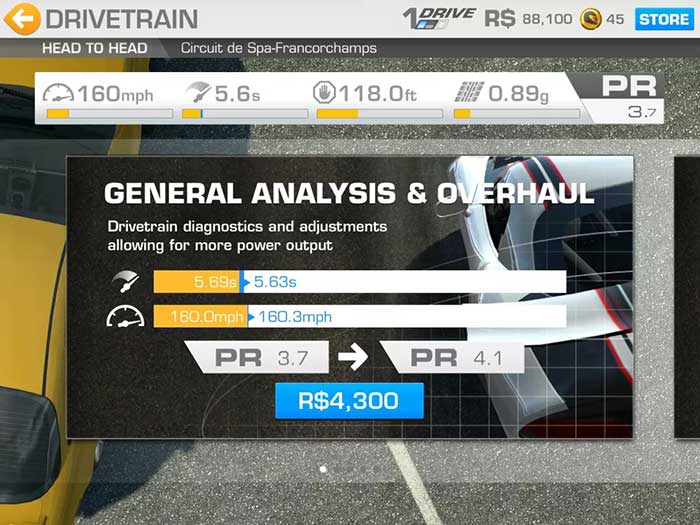Image resolution: width=700 pixels, height=525 pixels.
Task: Buy the upgrade for R$4,300
Action: [349, 401]
